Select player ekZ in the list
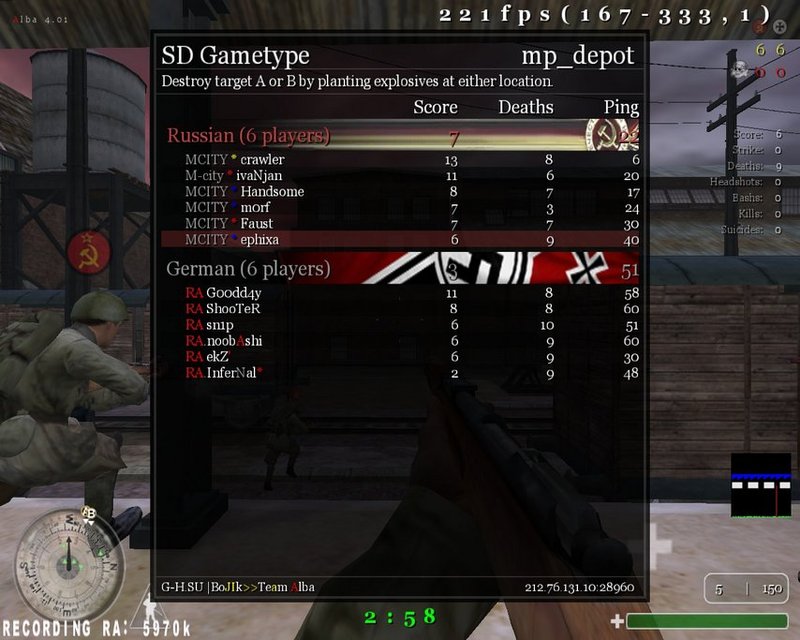Screen dimensions: 800x640 [x=218, y=357]
